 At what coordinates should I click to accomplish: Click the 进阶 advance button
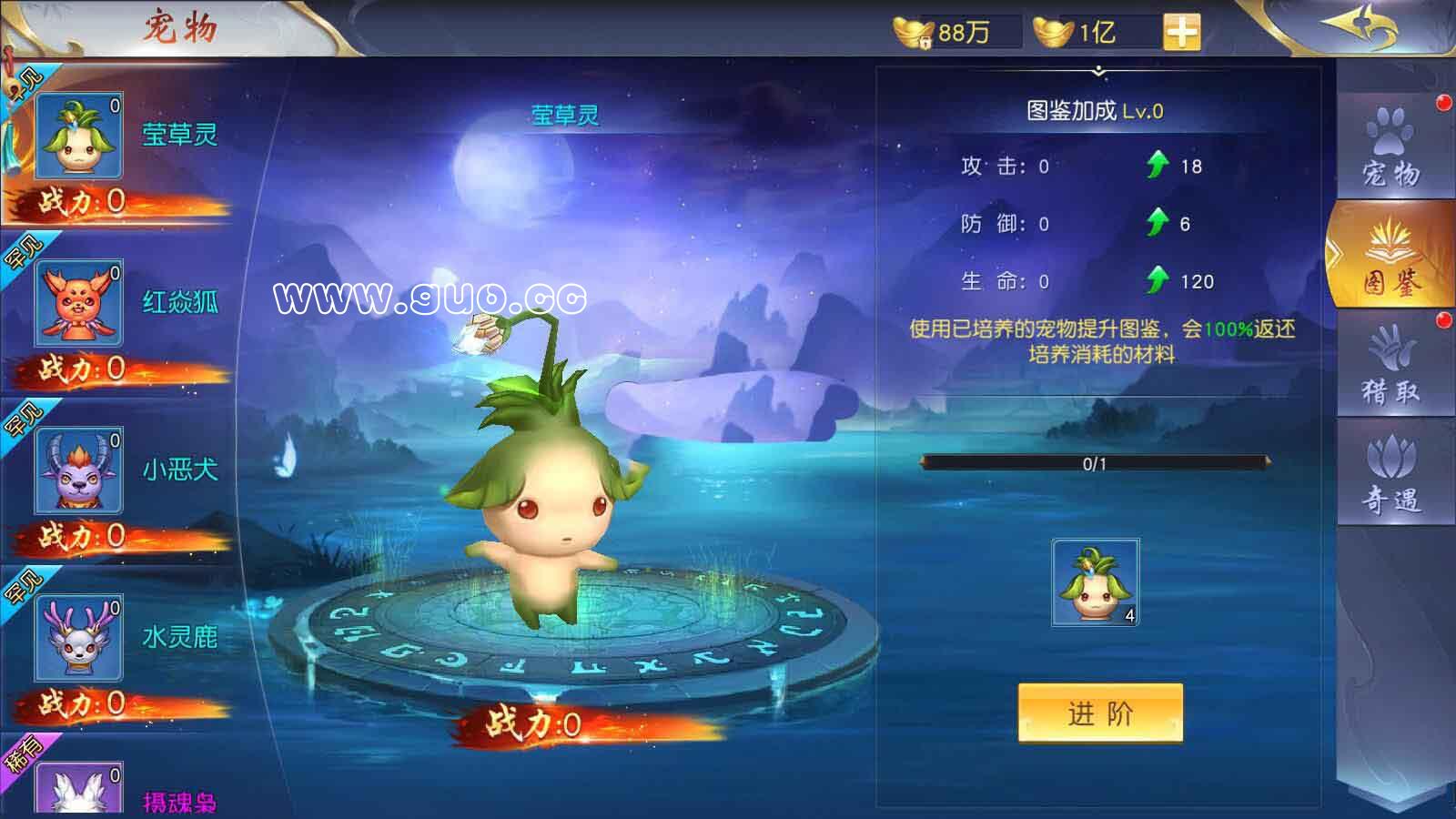pos(1100,713)
